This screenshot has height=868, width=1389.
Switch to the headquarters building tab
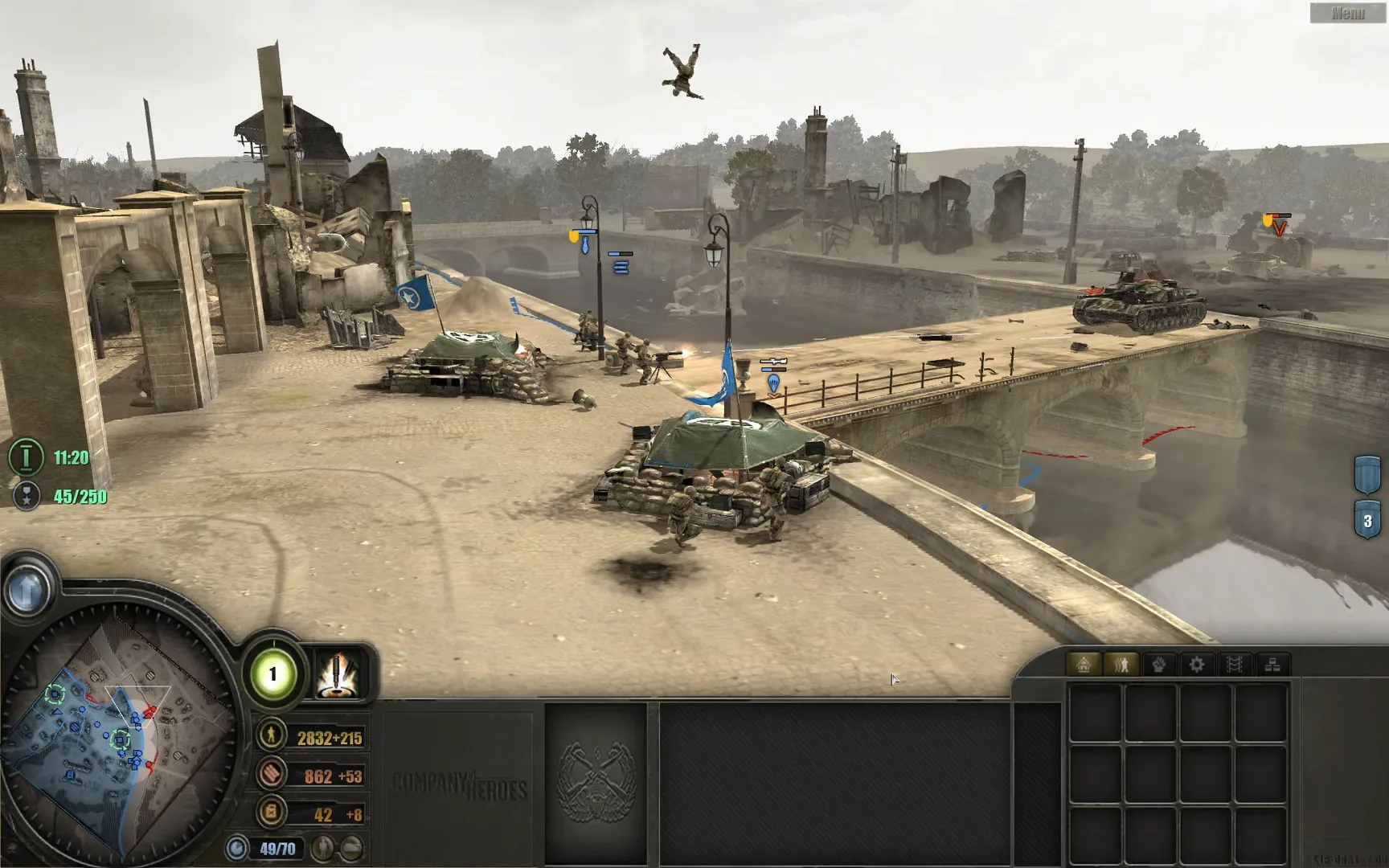1084,664
